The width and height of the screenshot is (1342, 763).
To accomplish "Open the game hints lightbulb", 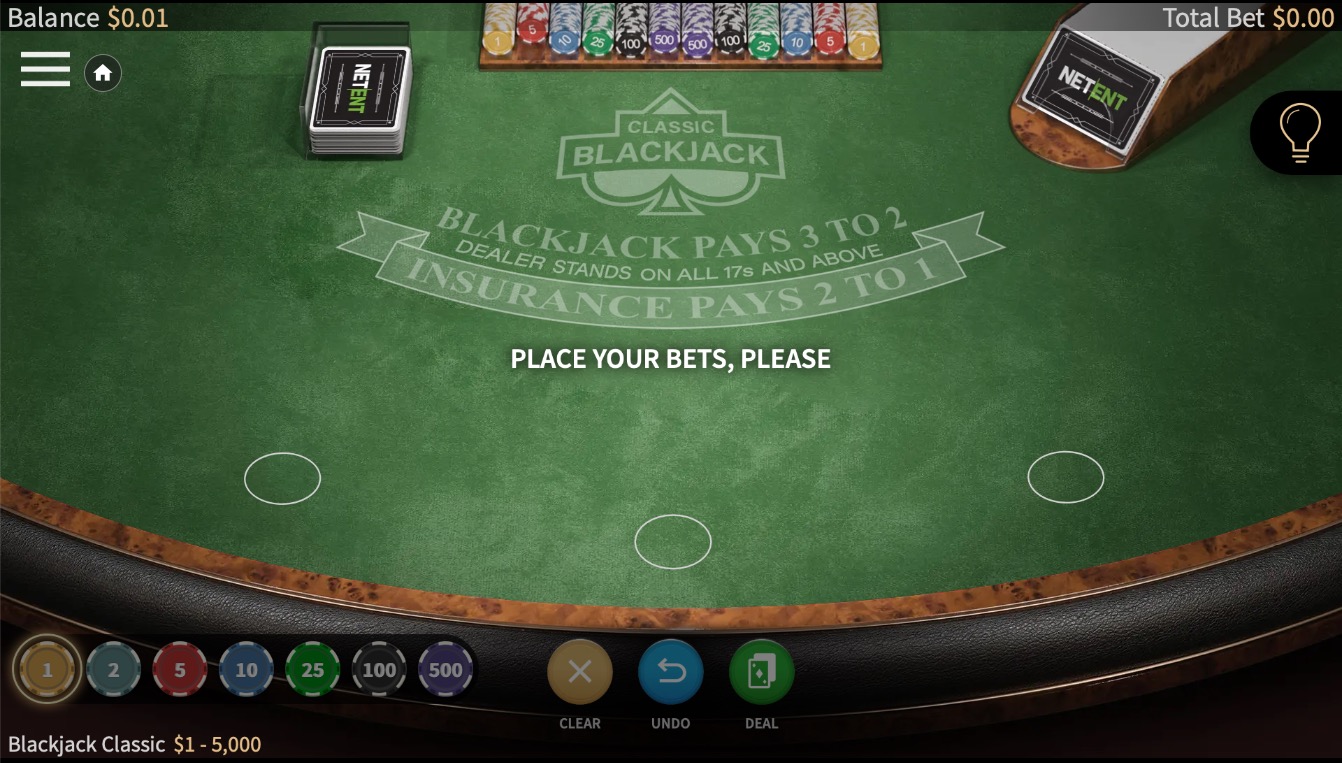I will click(x=1299, y=131).
